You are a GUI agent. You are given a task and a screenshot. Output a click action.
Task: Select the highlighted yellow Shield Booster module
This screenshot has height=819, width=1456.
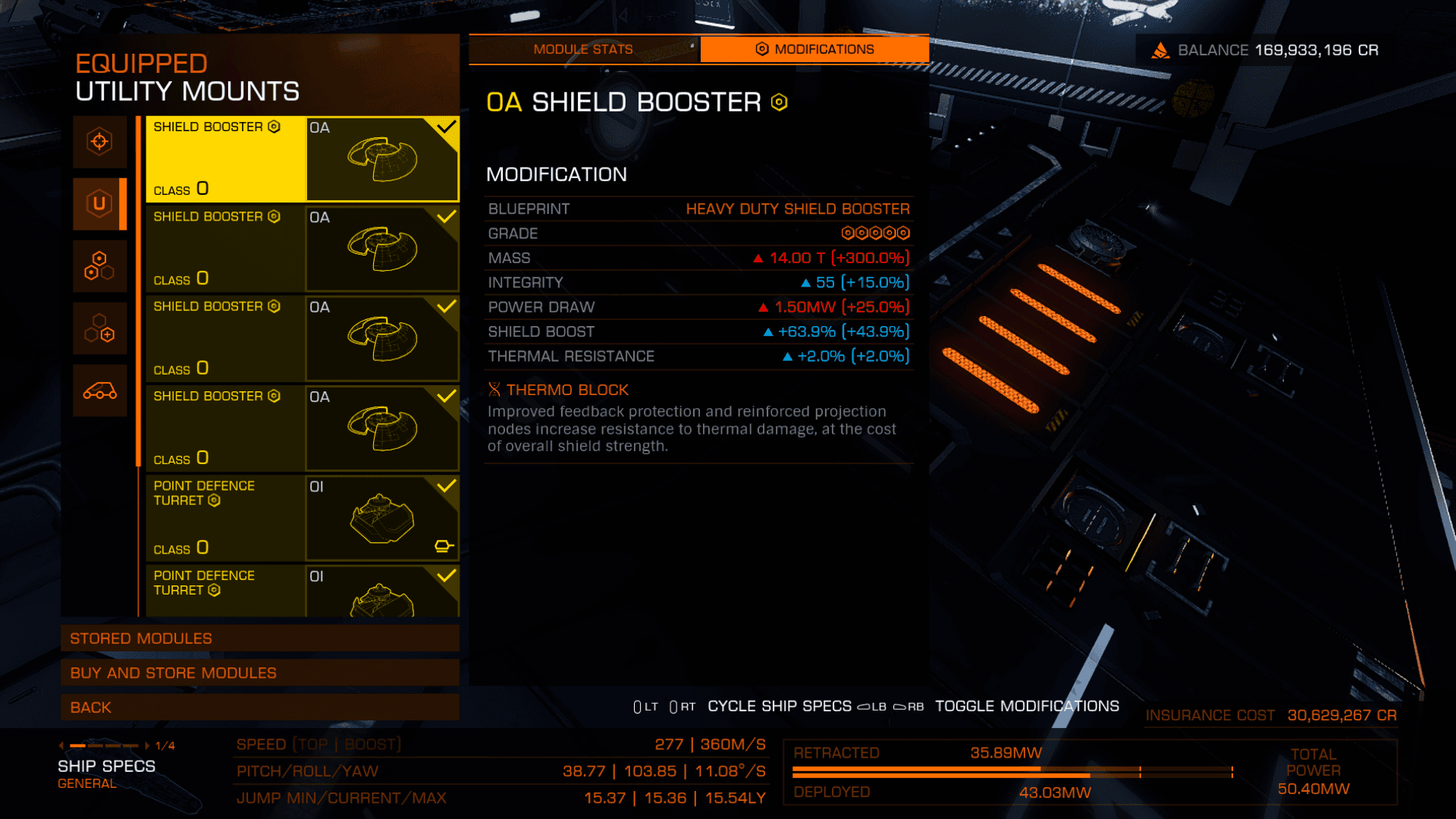(x=302, y=158)
